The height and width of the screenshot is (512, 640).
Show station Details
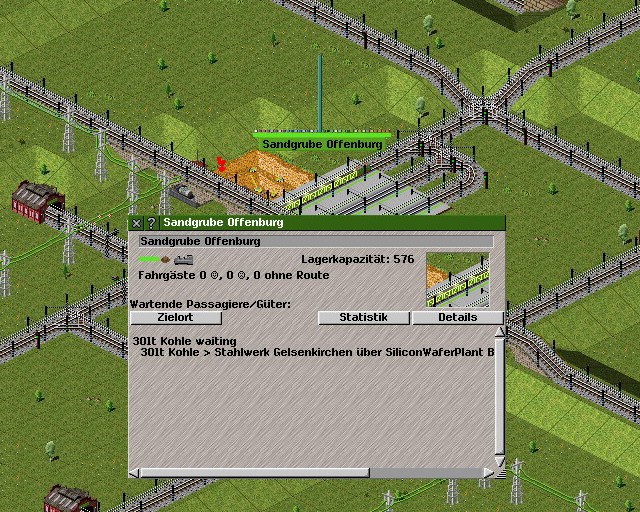pos(457,317)
